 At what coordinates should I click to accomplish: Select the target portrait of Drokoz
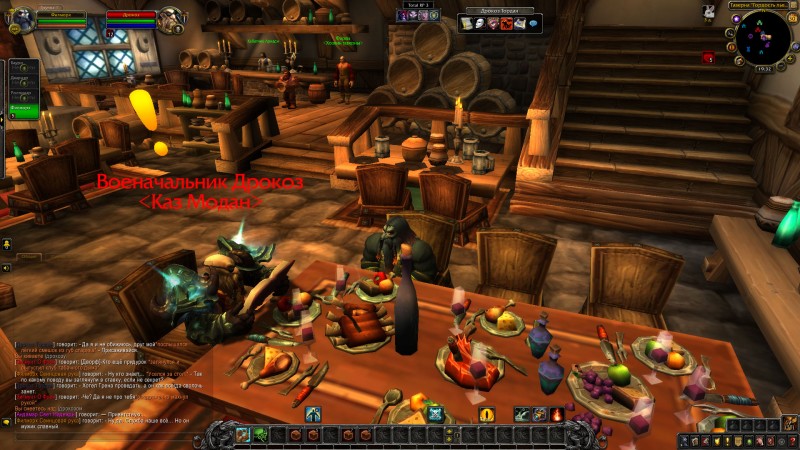coord(170,19)
